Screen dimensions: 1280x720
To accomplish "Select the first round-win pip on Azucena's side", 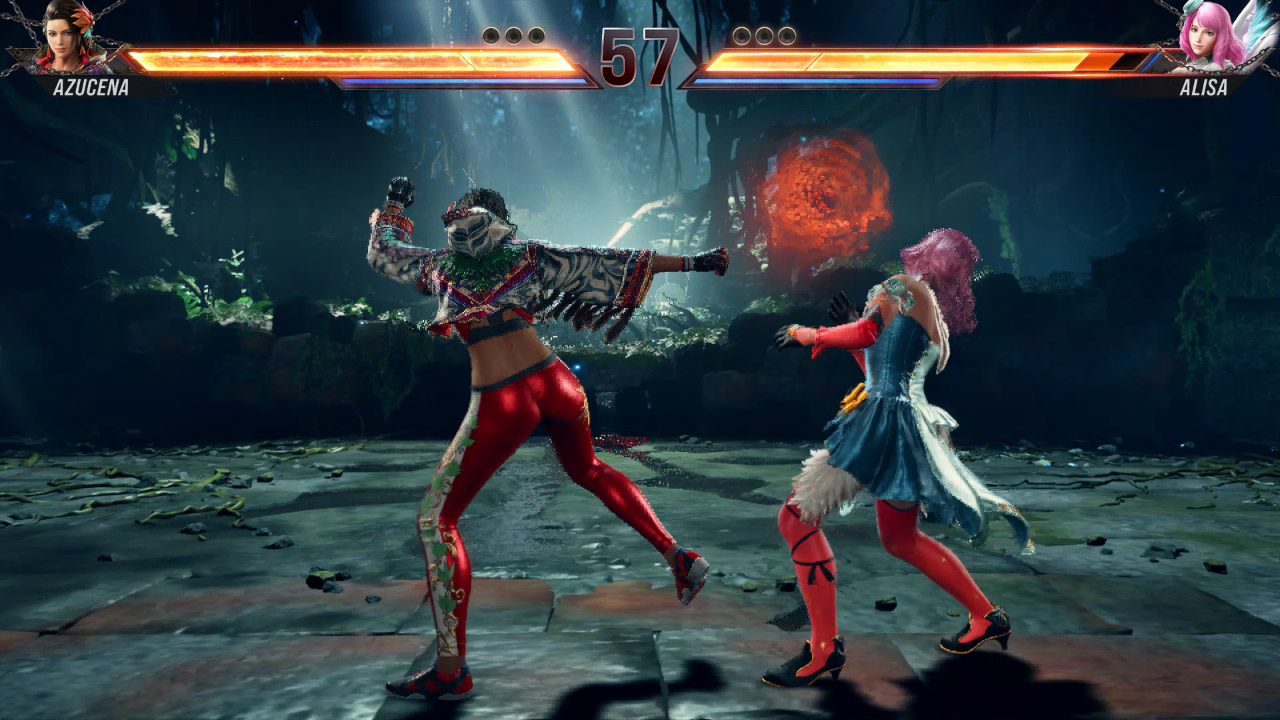I will 491,35.
